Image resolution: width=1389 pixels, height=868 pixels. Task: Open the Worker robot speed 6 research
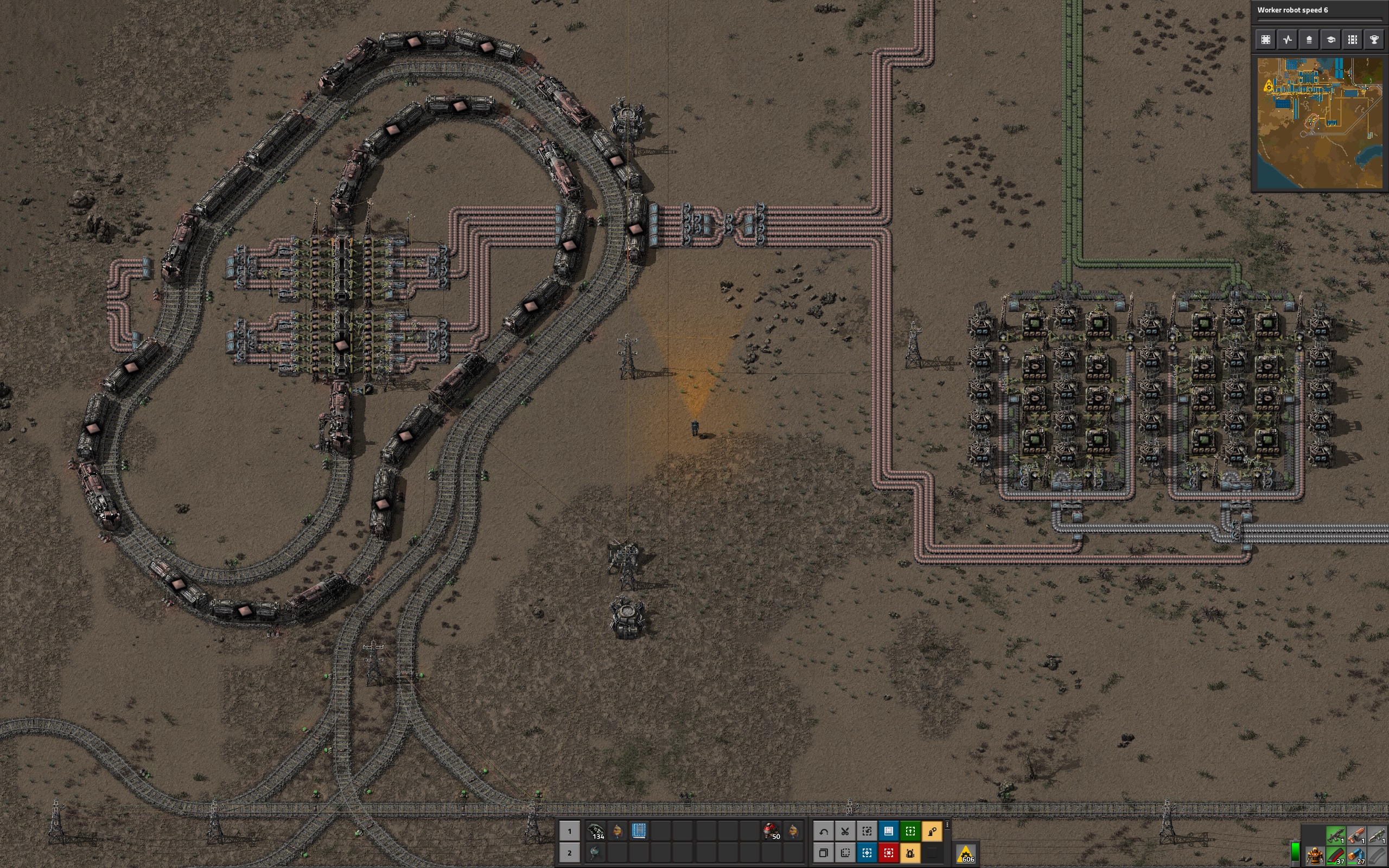tap(1318, 11)
